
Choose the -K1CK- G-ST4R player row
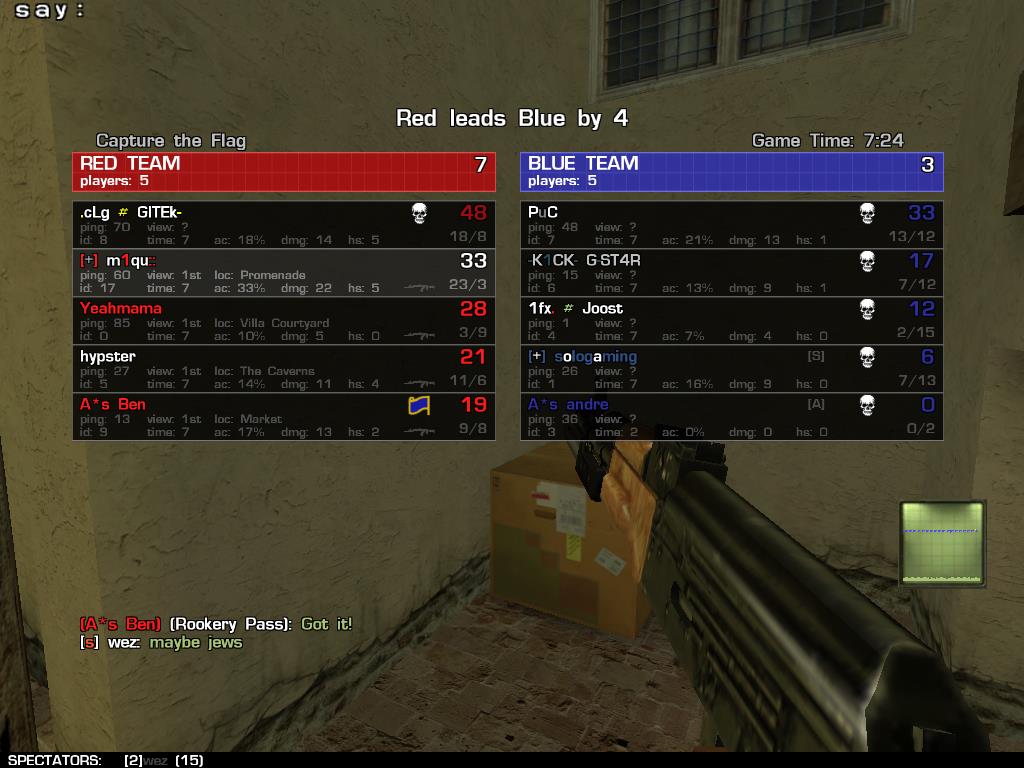coord(731,273)
